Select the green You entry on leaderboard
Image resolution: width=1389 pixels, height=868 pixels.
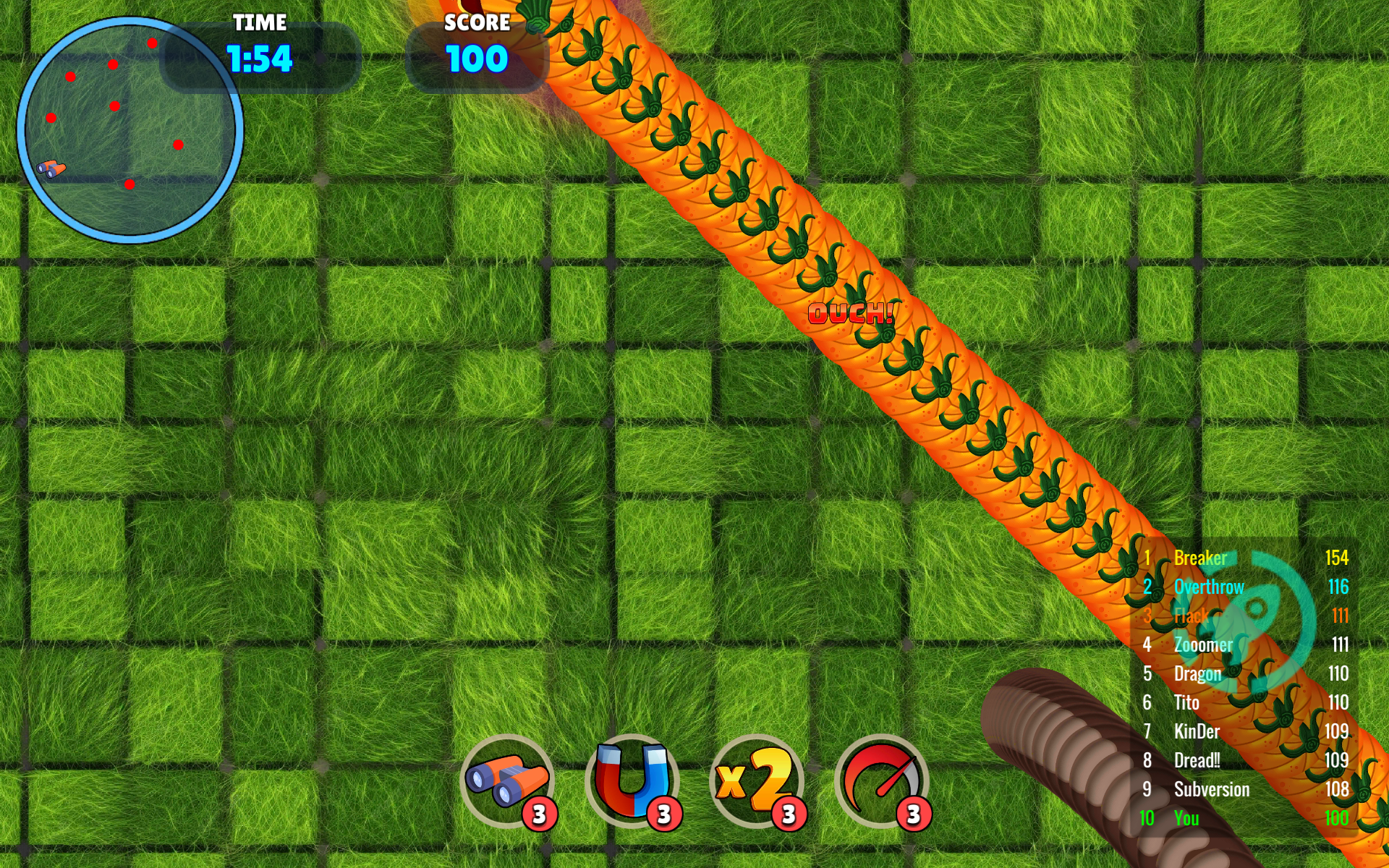pyautogui.click(x=1186, y=818)
